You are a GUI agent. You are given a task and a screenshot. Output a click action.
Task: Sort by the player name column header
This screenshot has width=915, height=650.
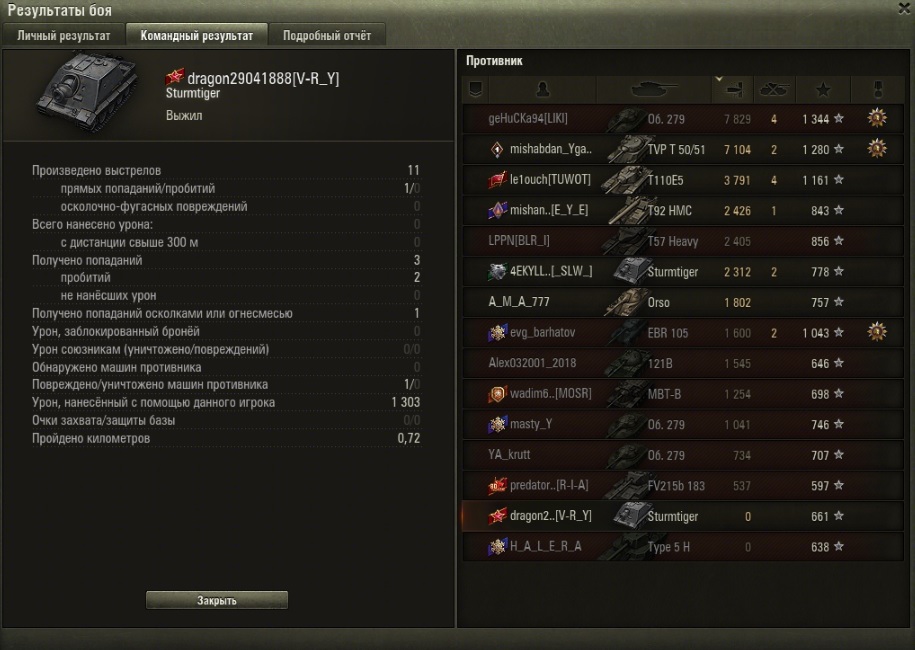click(x=542, y=89)
